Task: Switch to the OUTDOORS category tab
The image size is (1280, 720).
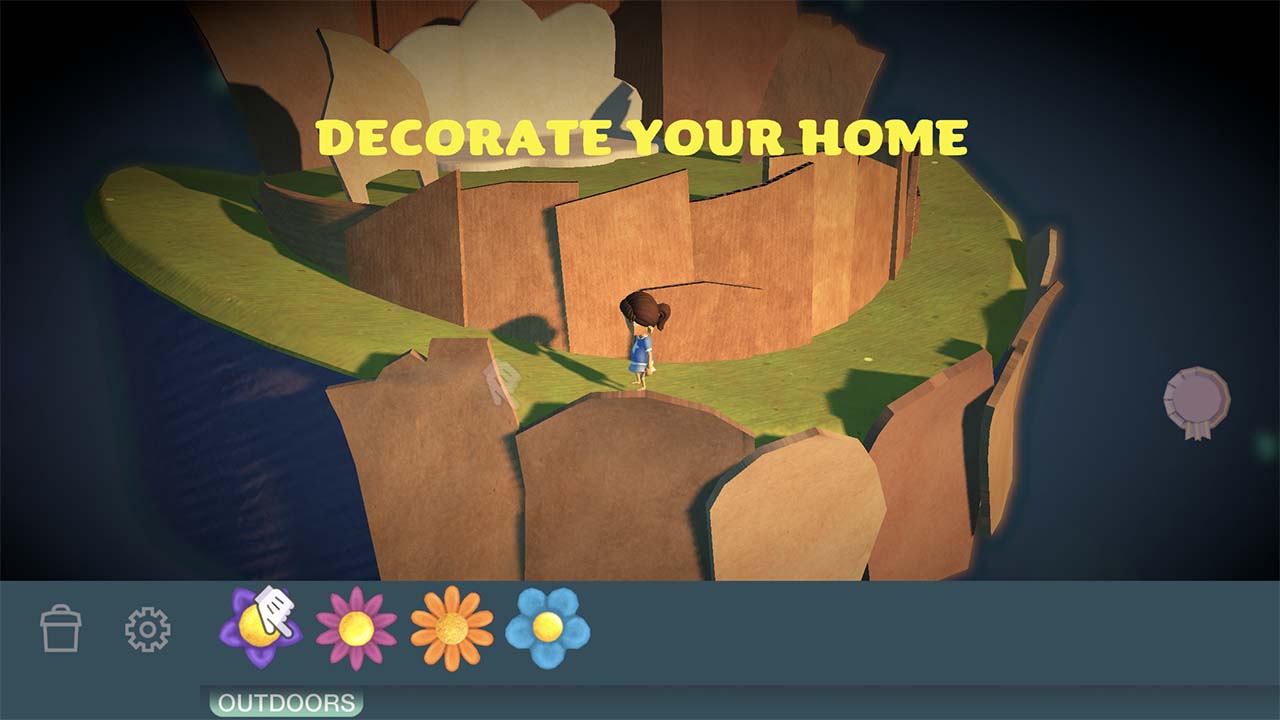Action: pos(288,701)
